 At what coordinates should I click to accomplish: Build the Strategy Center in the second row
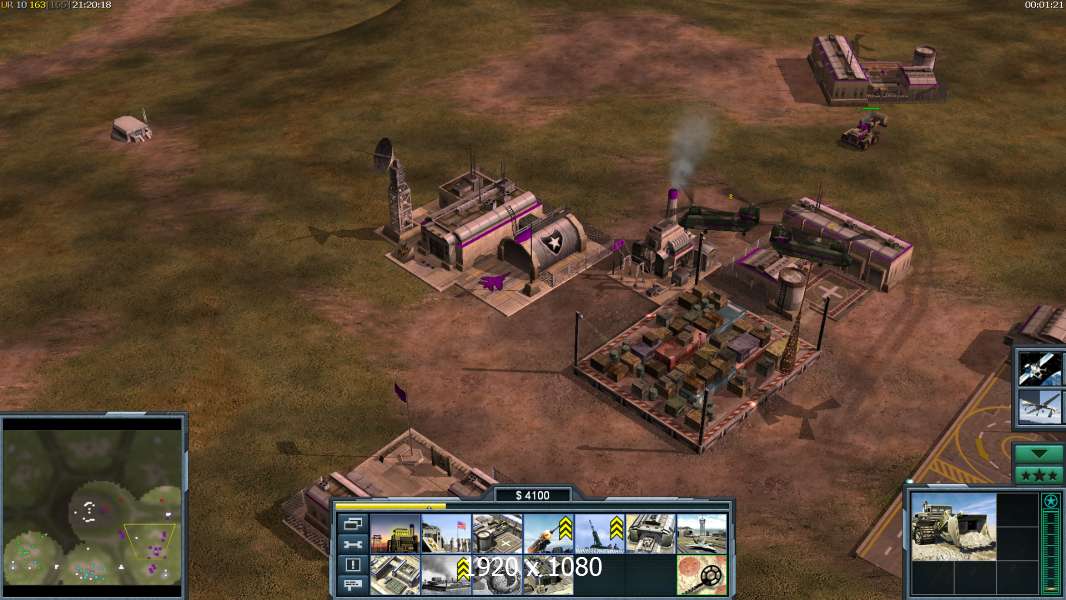point(395,574)
